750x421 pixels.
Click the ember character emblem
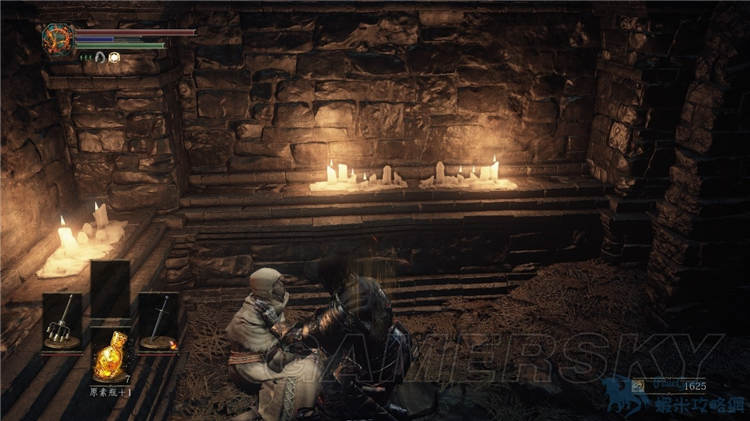pos(55,40)
